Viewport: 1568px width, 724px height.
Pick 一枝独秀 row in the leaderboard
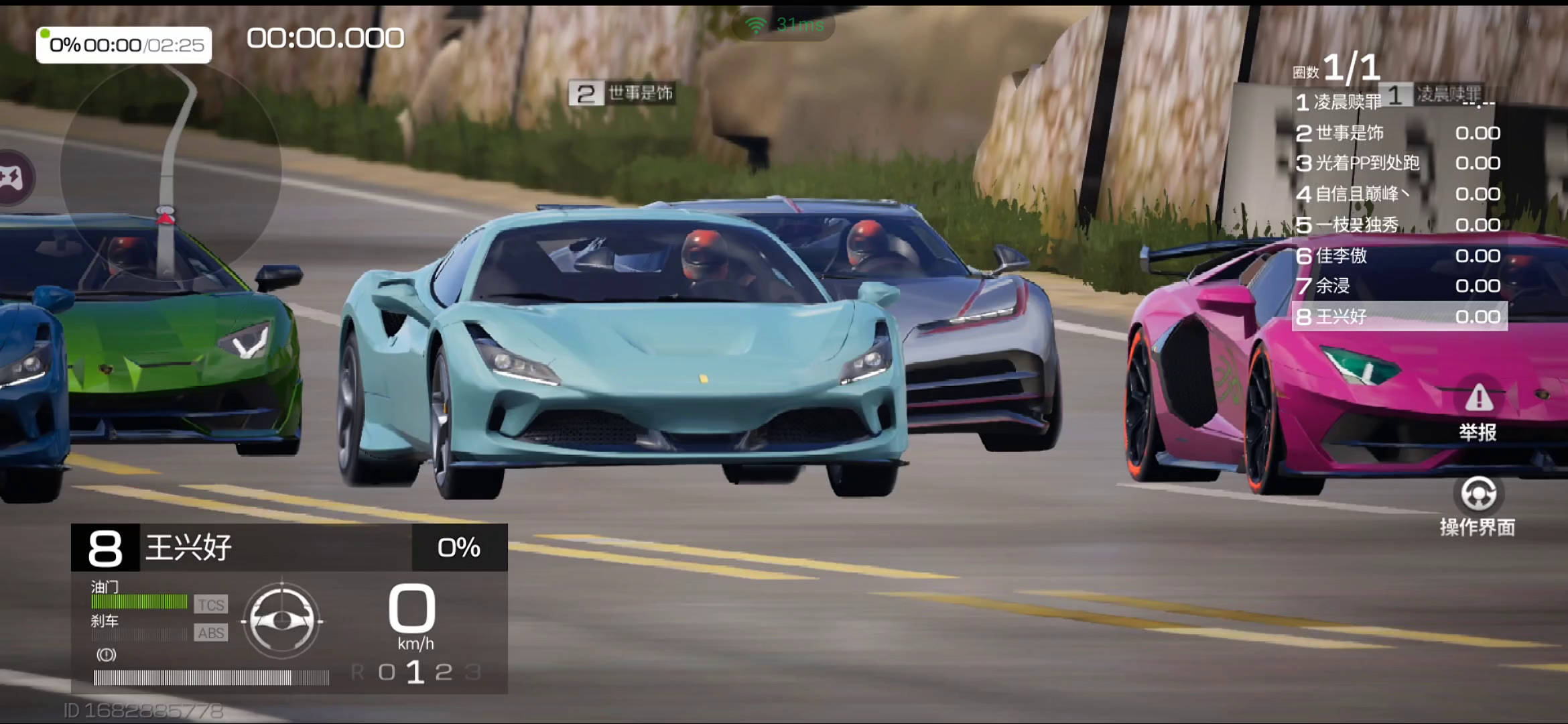pyautogui.click(x=1397, y=225)
